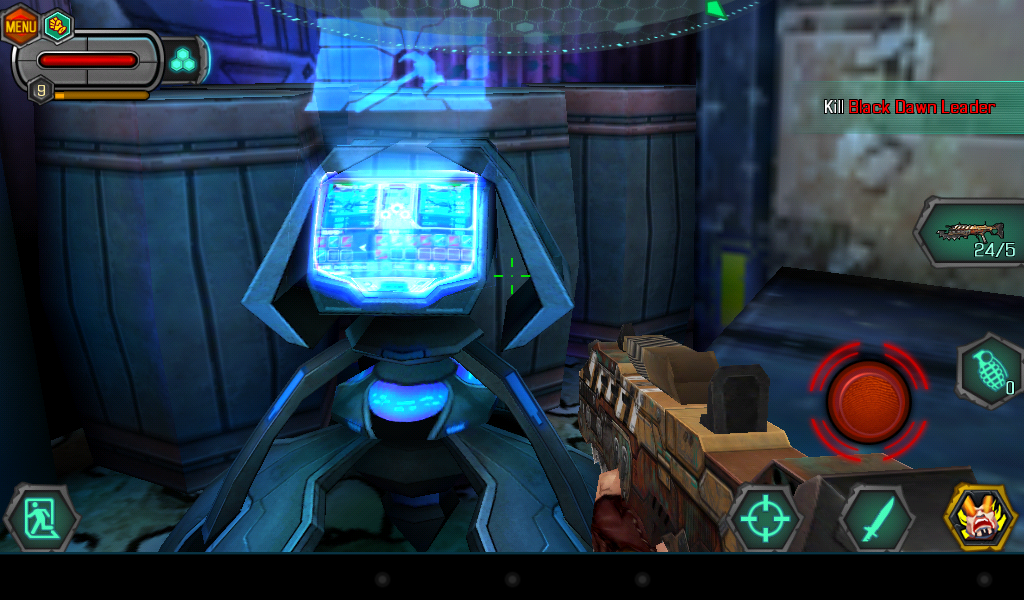Activate the raging face rage skill

(981, 517)
